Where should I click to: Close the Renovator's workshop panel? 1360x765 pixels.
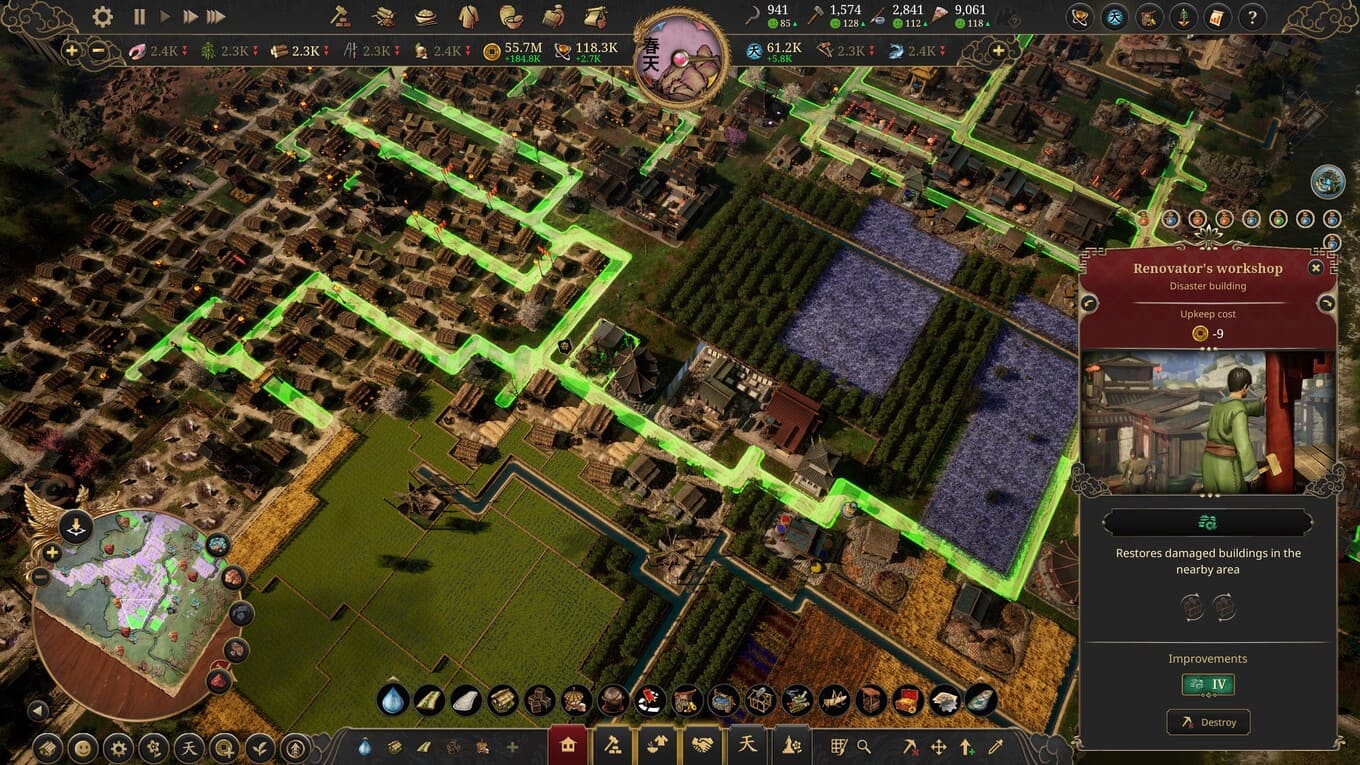click(1316, 268)
